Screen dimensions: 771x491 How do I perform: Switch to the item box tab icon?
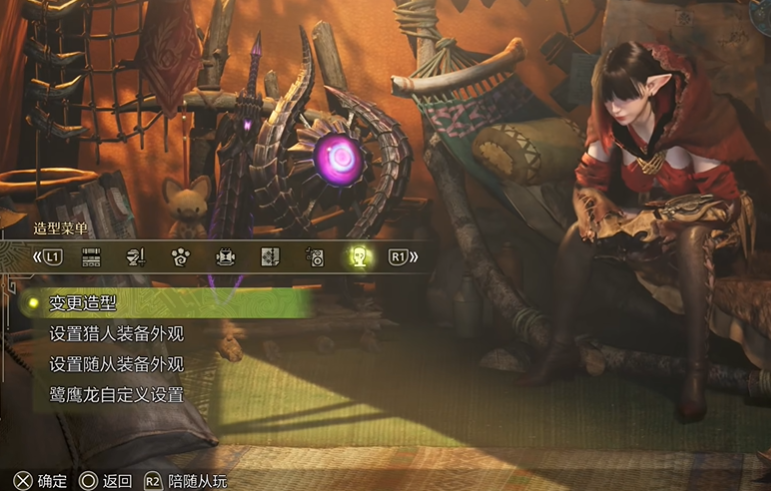tap(92, 257)
